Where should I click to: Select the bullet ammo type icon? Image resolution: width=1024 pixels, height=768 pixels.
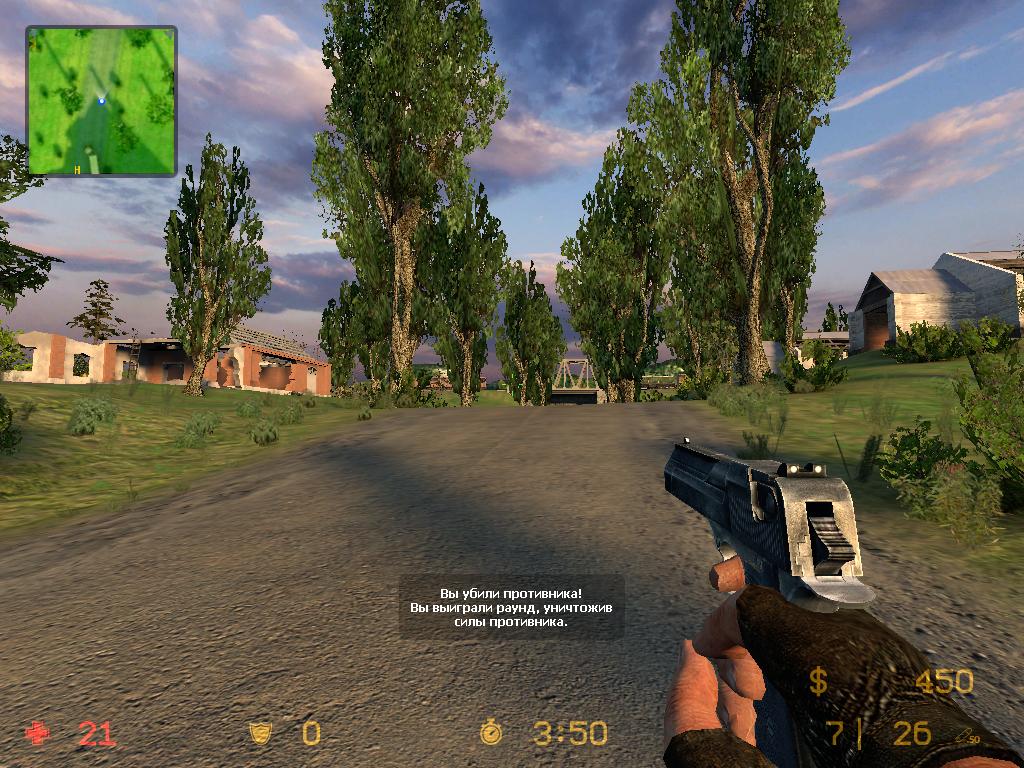pyautogui.click(x=965, y=735)
